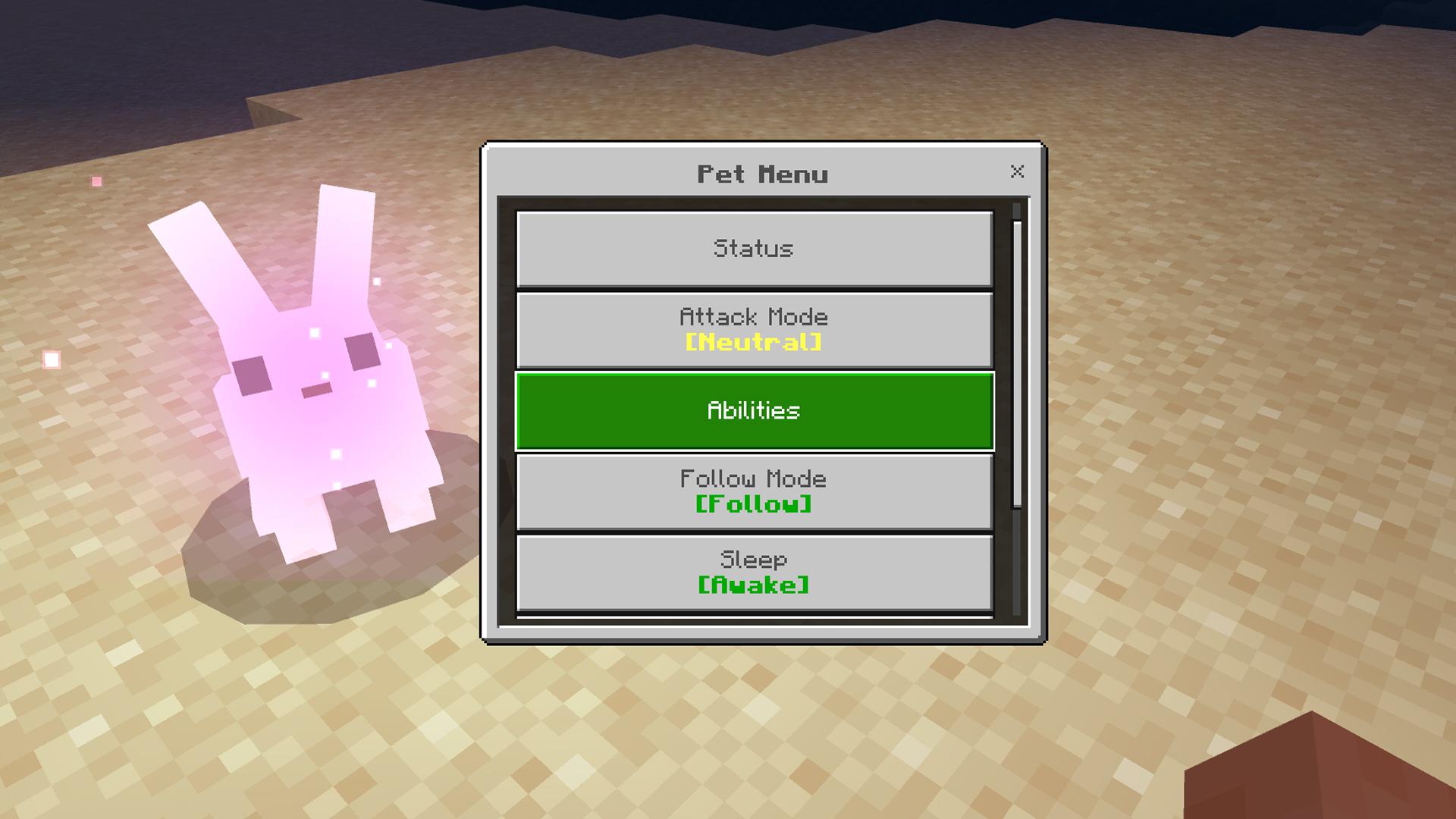Click the Pet Menu title bar
This screenshot has height=819, width=1456.
point(762,172)
